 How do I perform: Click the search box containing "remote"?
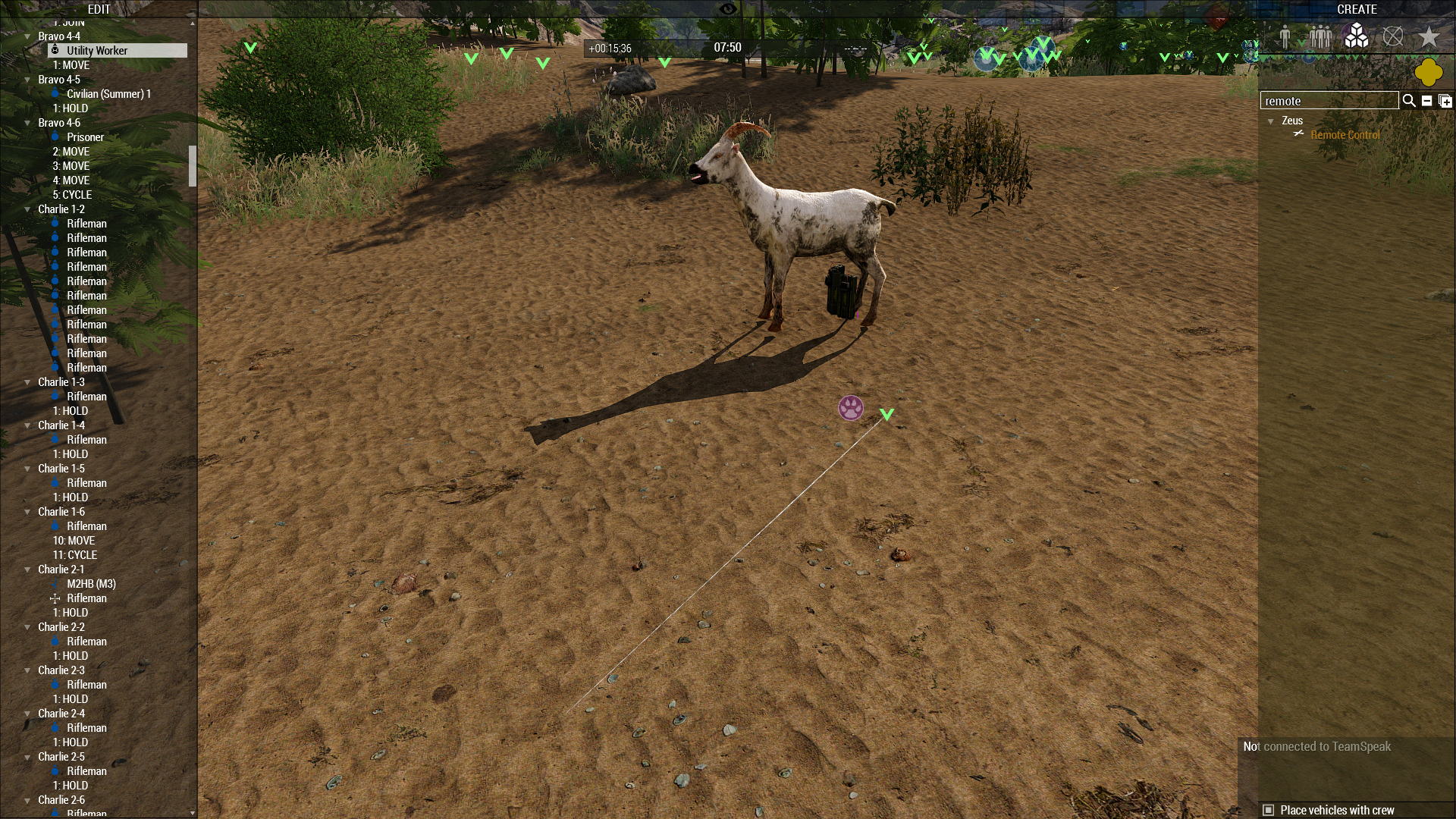tap(1329, 101)
